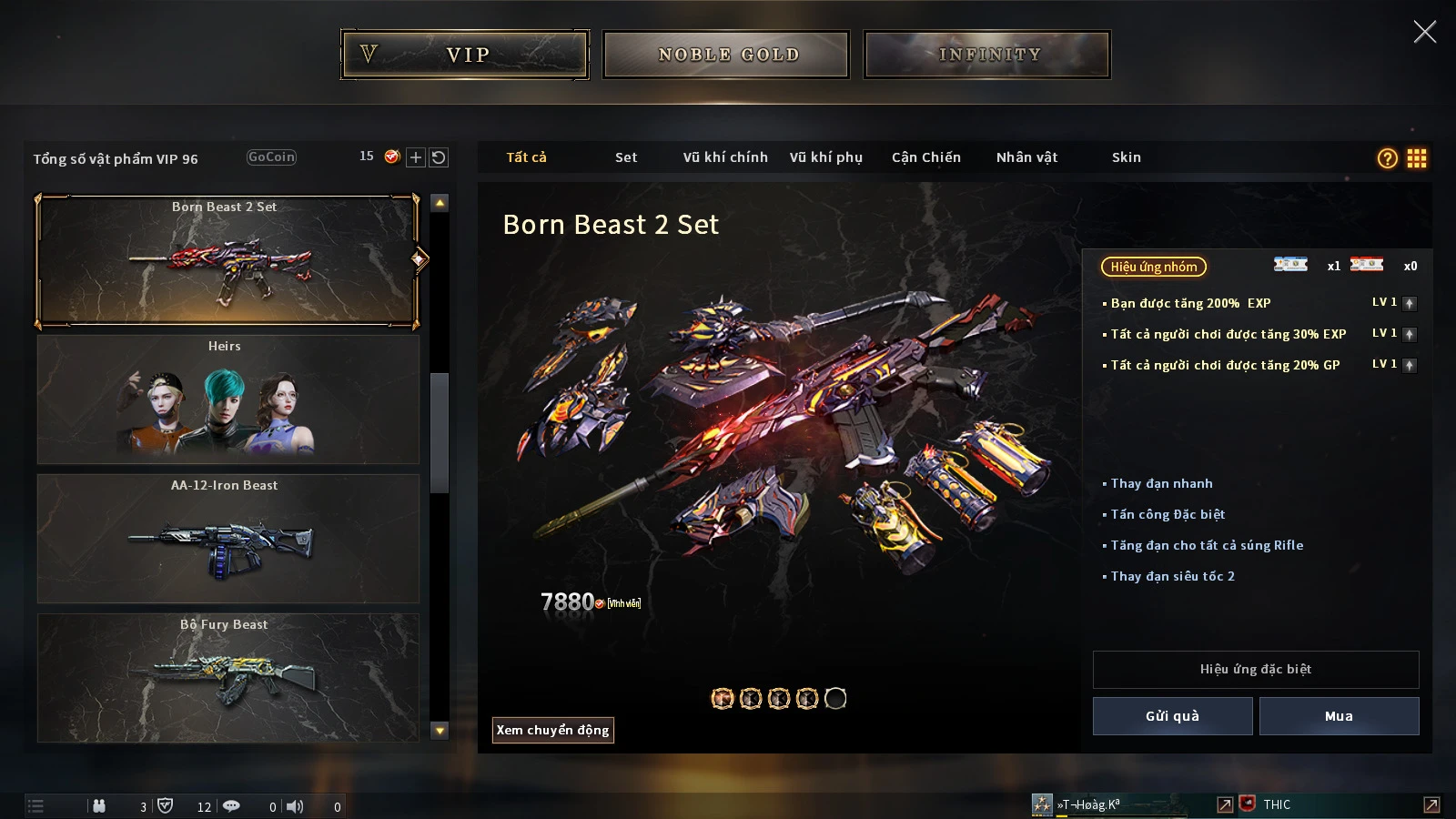Open the Noble Gold tab
1456x819 pixels.
click(x=726, y=55)
